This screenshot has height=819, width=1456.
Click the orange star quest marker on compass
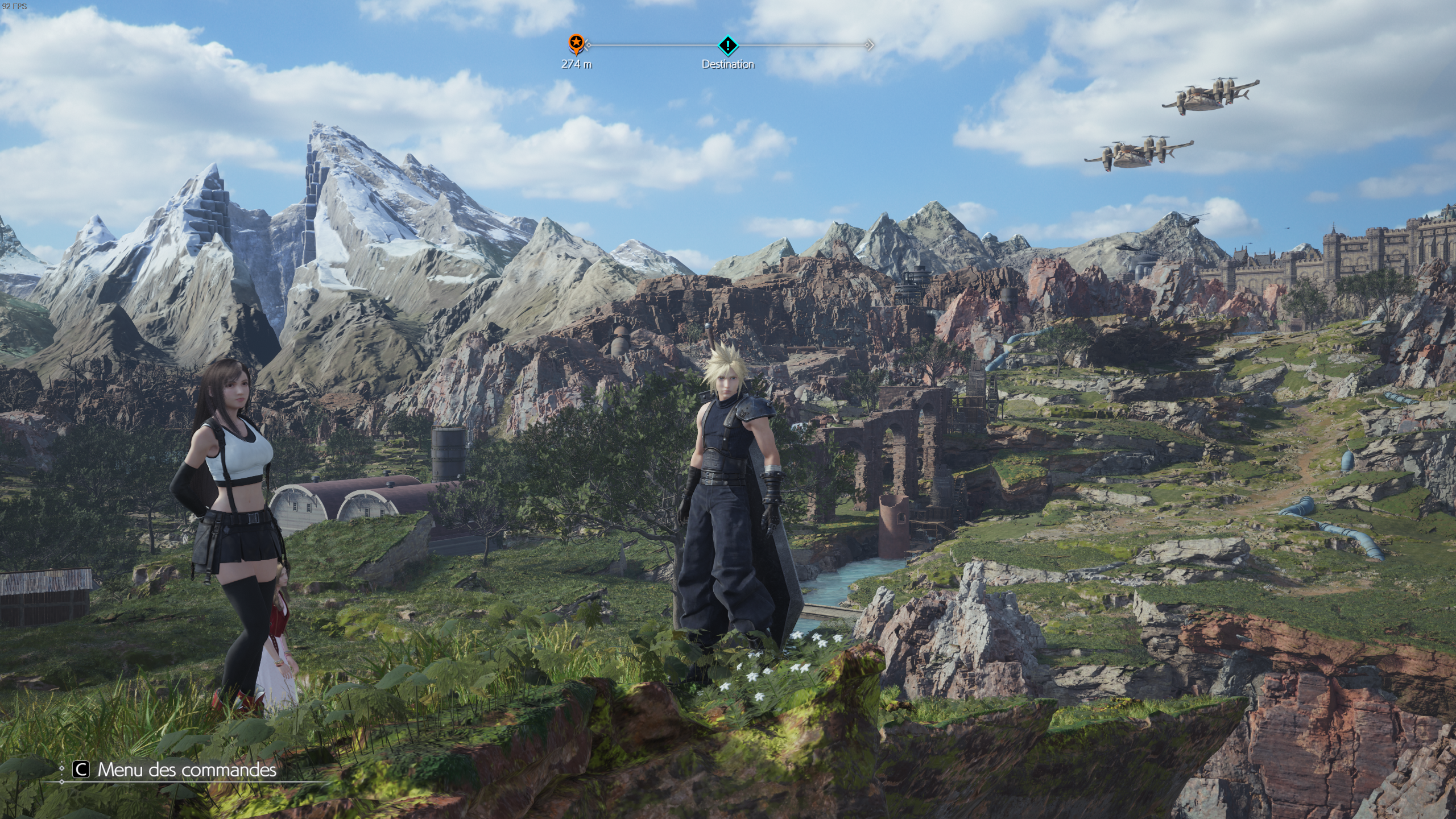(x=576, y=43)
